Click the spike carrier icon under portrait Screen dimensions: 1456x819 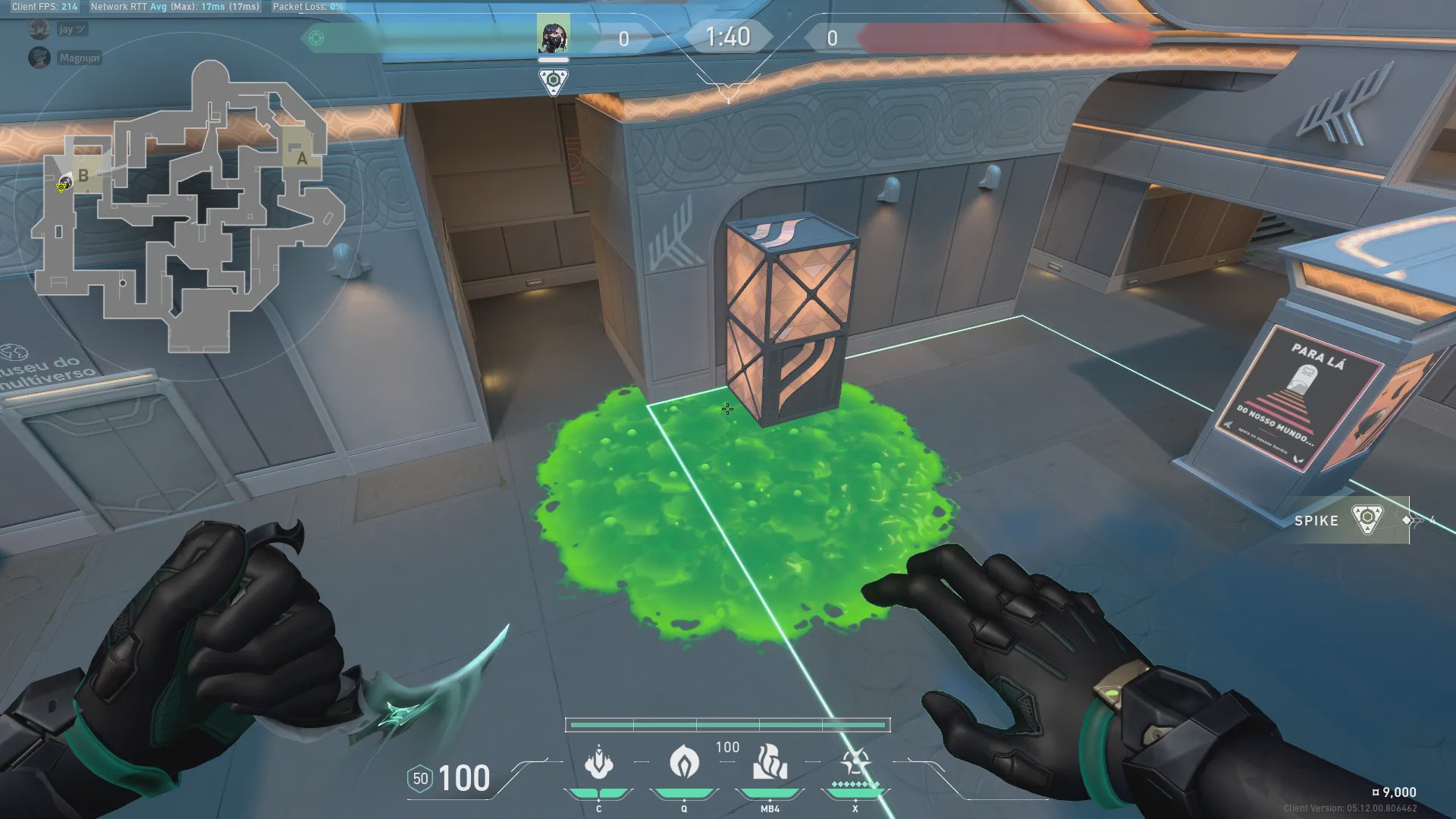tap(554, 80)
